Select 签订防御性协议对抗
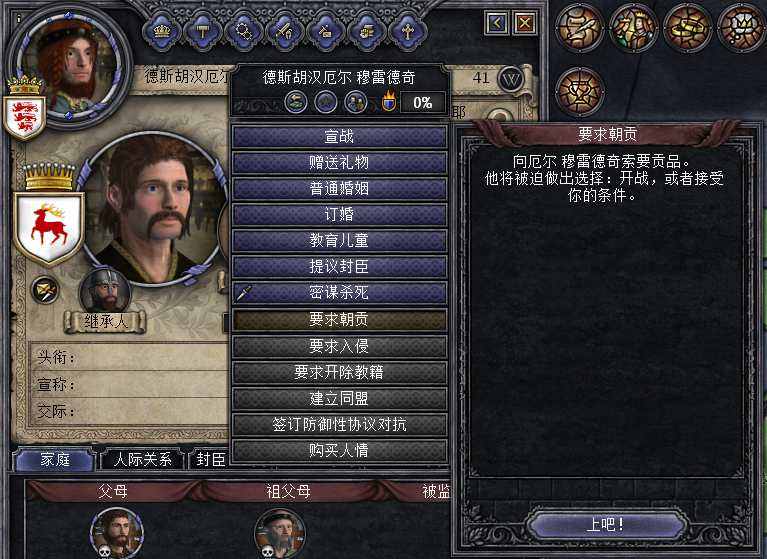 click(x=339, y=424)
